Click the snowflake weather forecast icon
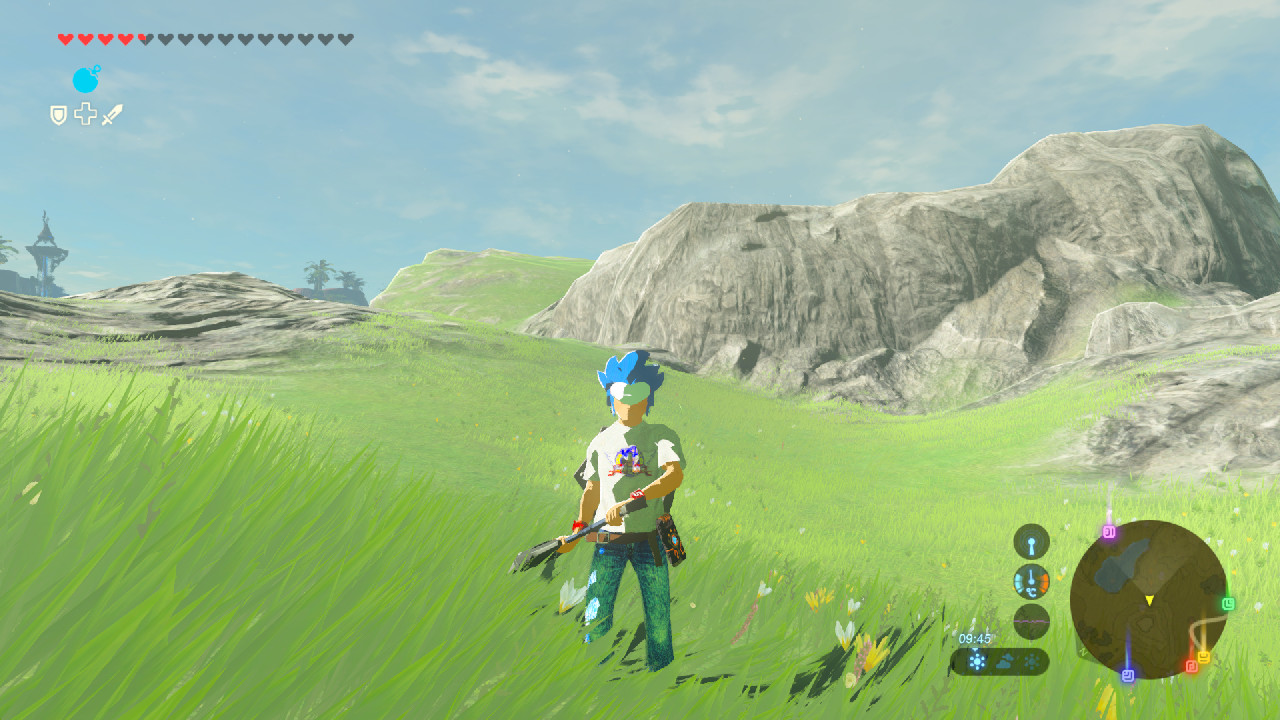The height and width of the screenshot is (720, 1280). point(1032,660)
